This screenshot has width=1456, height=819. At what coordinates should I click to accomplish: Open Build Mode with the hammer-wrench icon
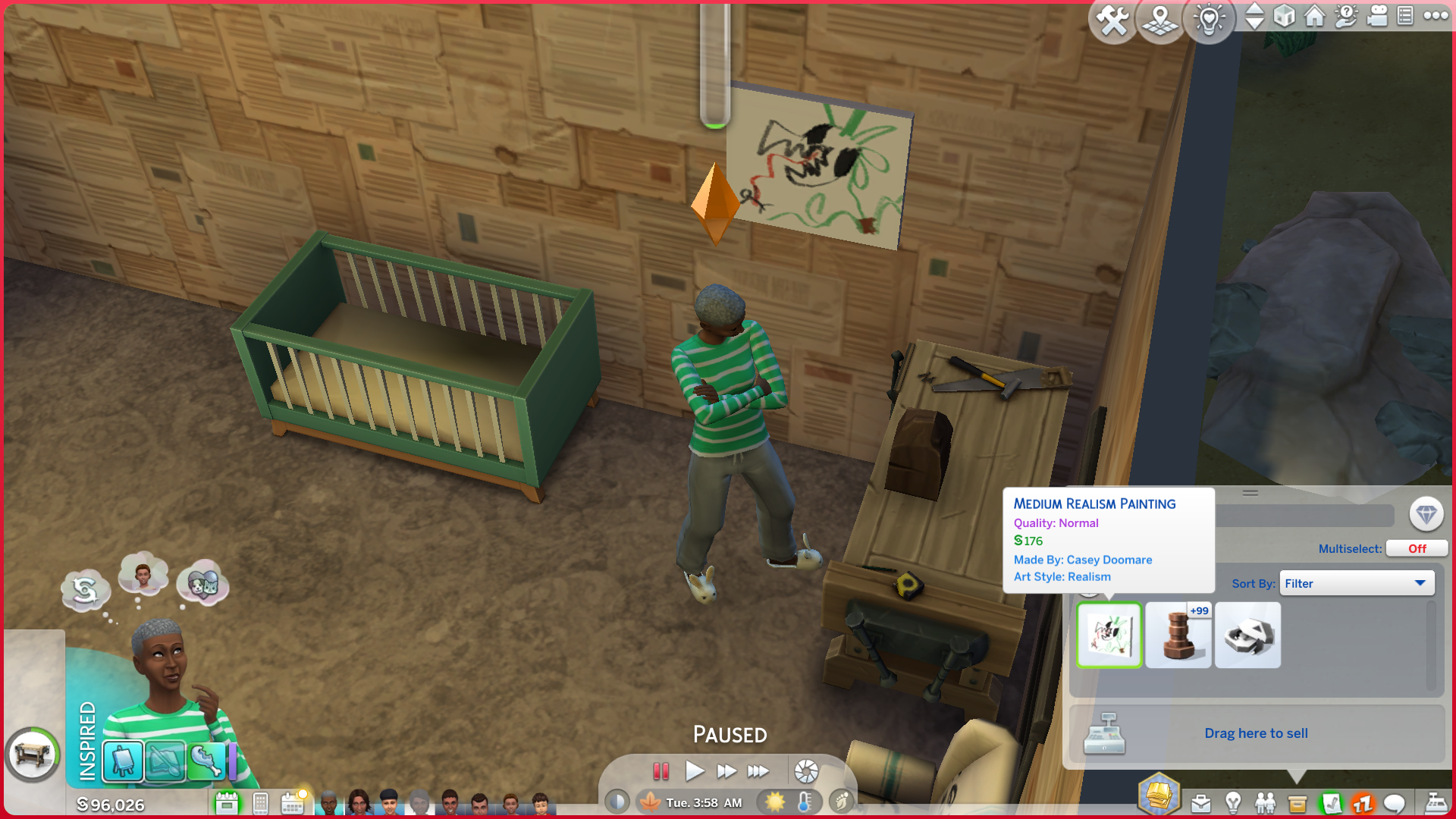tap(1112, 20)
